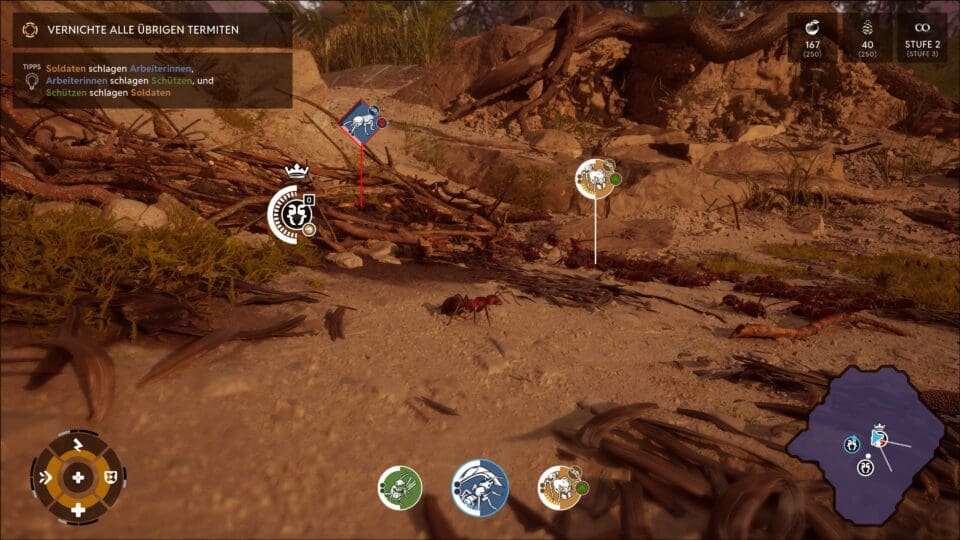Click the white nest marker on minimap
The image size is (960, 540).
866,467
